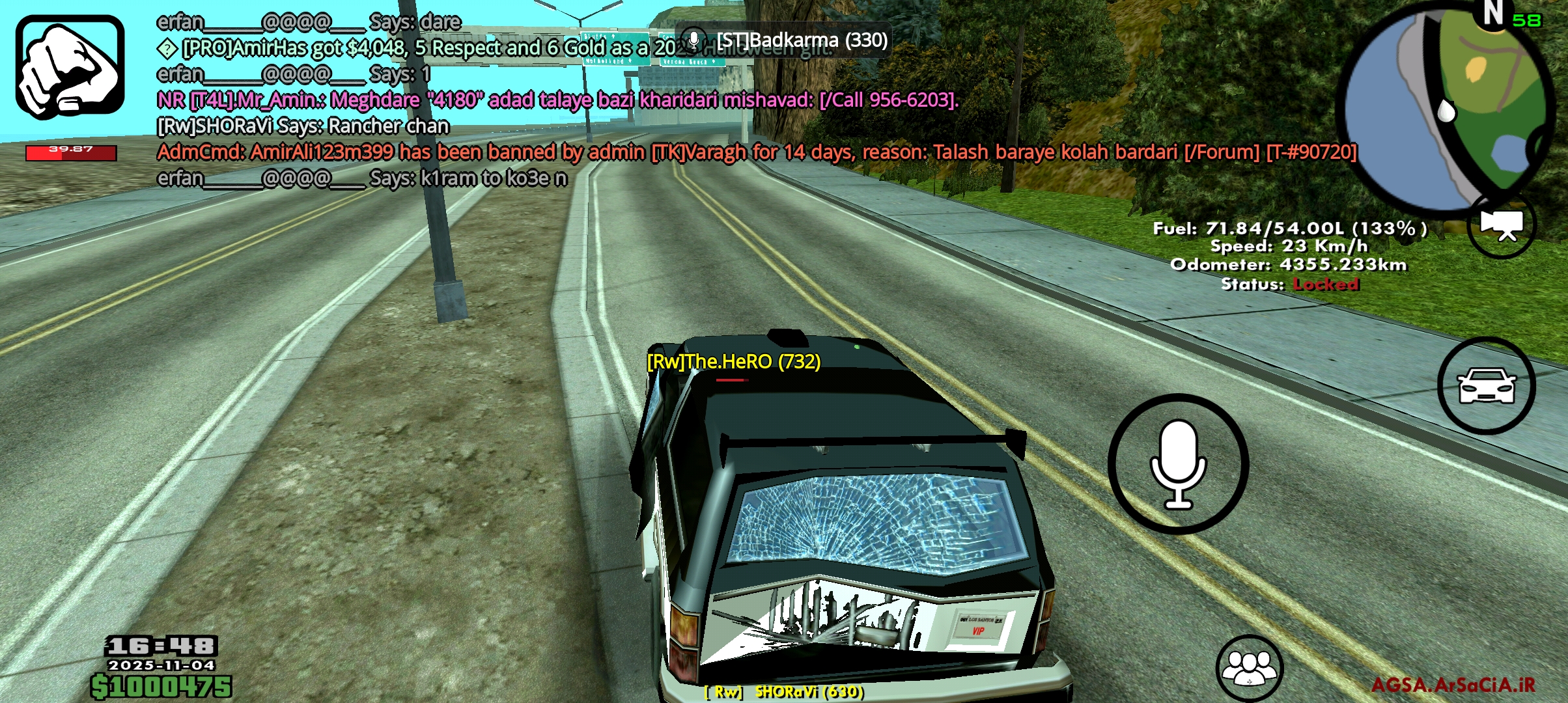Switch view with the camera button

tap(1502, 226)
